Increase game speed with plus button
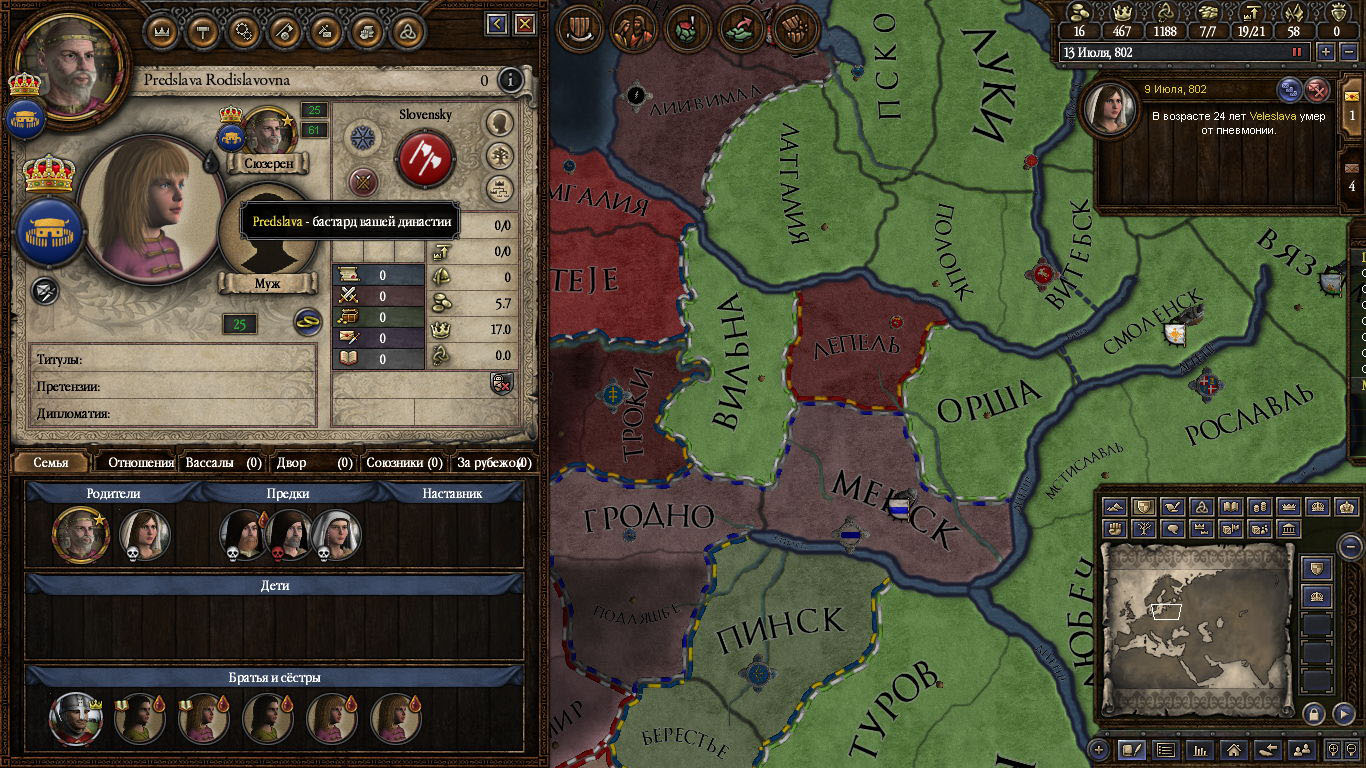The height and width of the screenshot is (768, 1366). pos(1325,52)
